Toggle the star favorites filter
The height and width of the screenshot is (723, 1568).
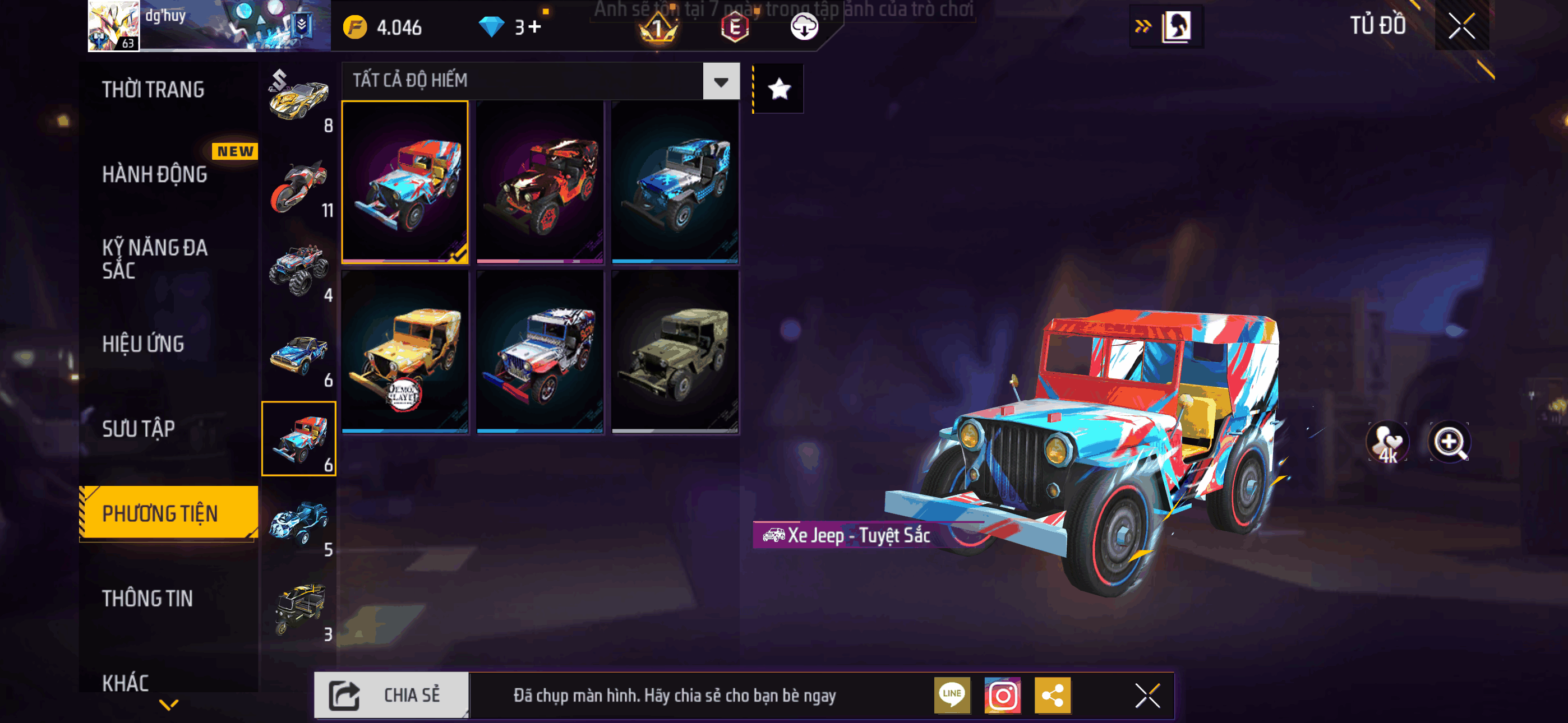[x=779, y=90]
